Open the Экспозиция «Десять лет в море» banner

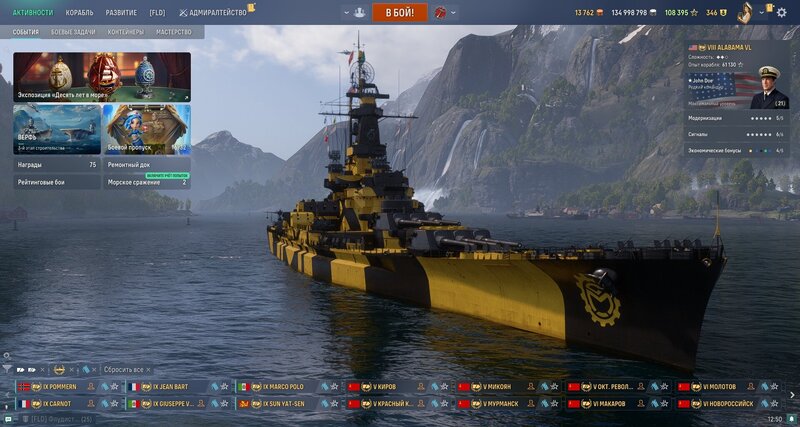pyautogui.click(x=101, y=78)
